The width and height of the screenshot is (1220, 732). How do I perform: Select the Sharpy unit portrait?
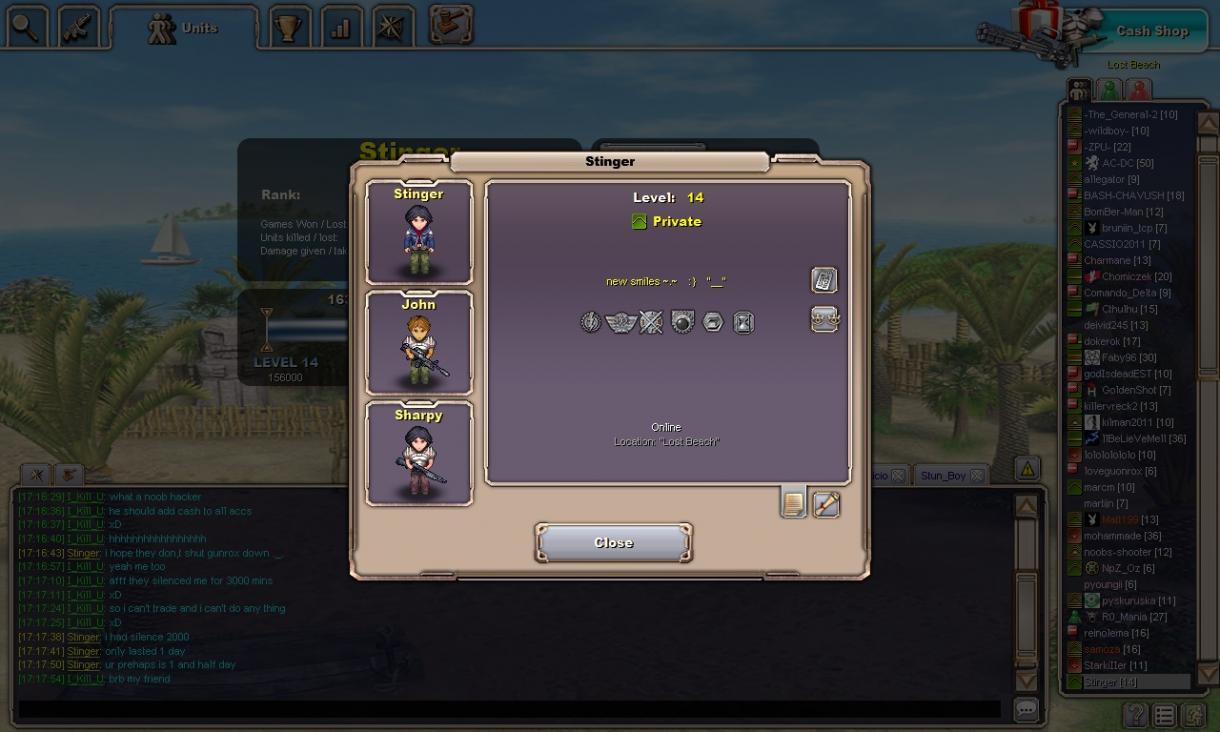point(418,453)
